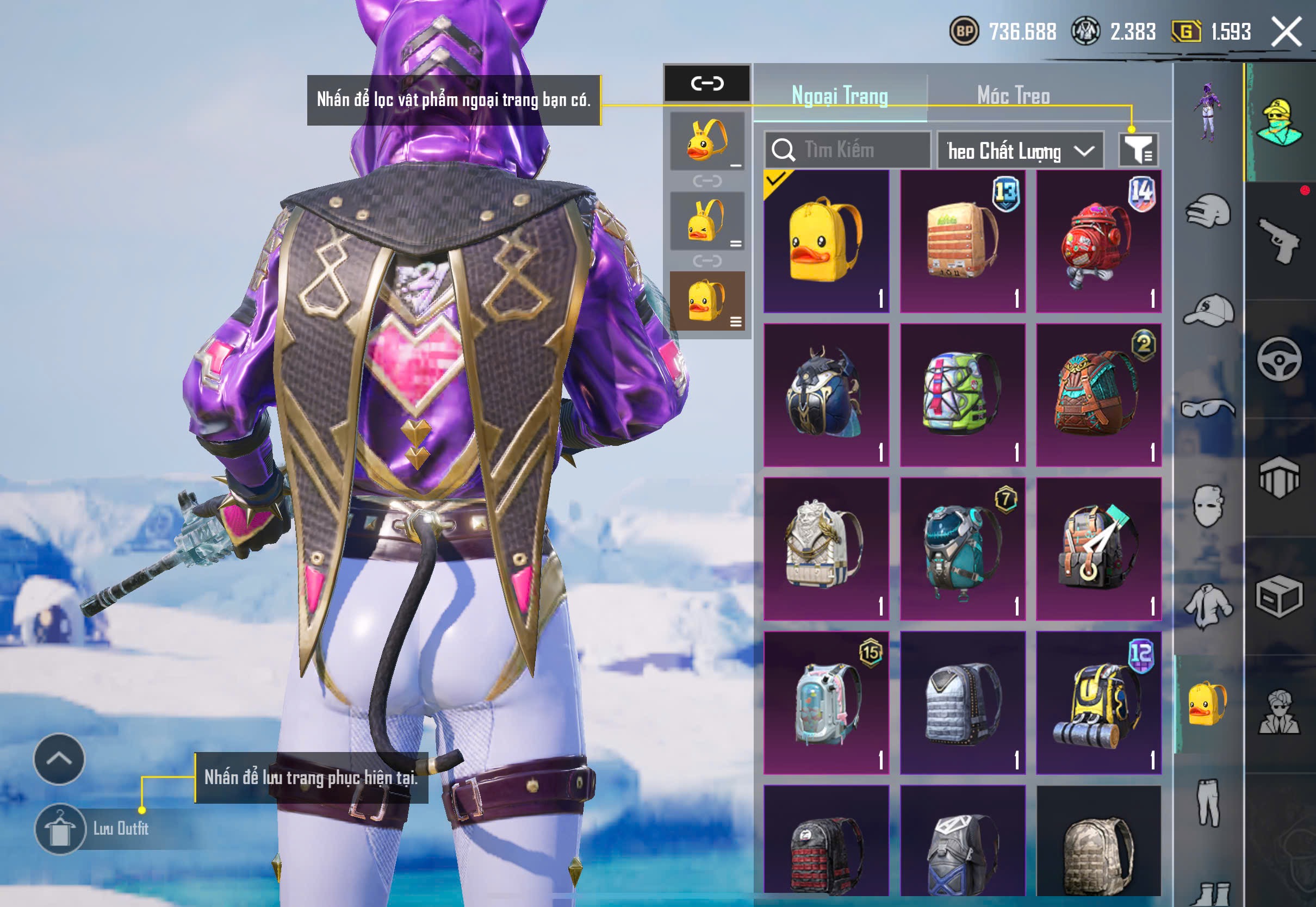The width and height of the screenshot is (1316, 907).
Task: Select the yellow backpack with badge 12
Action: (1098, 703)
